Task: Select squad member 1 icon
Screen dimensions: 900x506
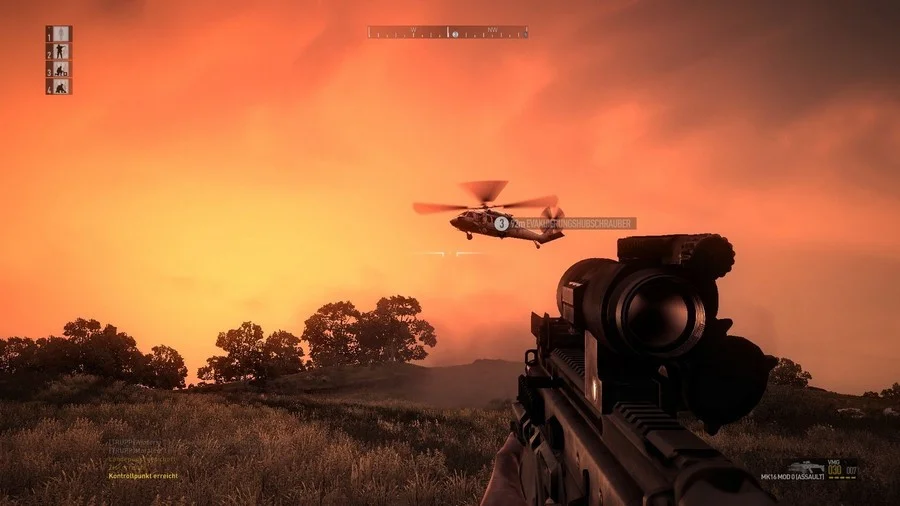Action: coord(60,34)
